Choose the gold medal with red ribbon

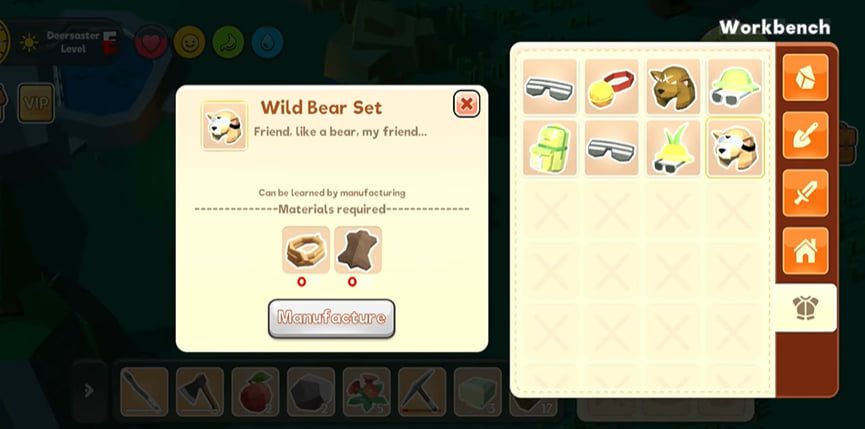coord(611,86)
